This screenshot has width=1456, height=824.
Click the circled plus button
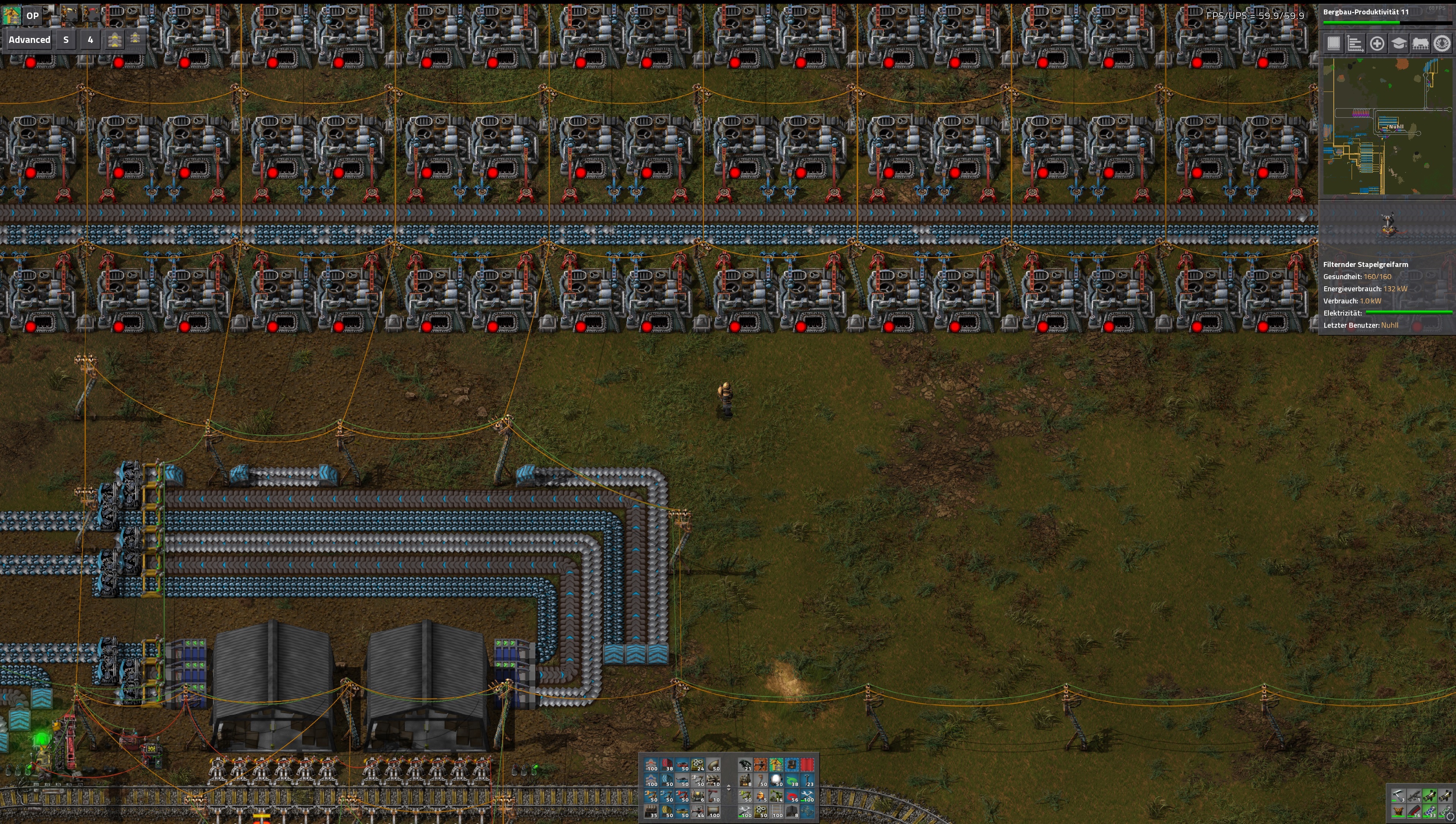[x=1377, y=44]
